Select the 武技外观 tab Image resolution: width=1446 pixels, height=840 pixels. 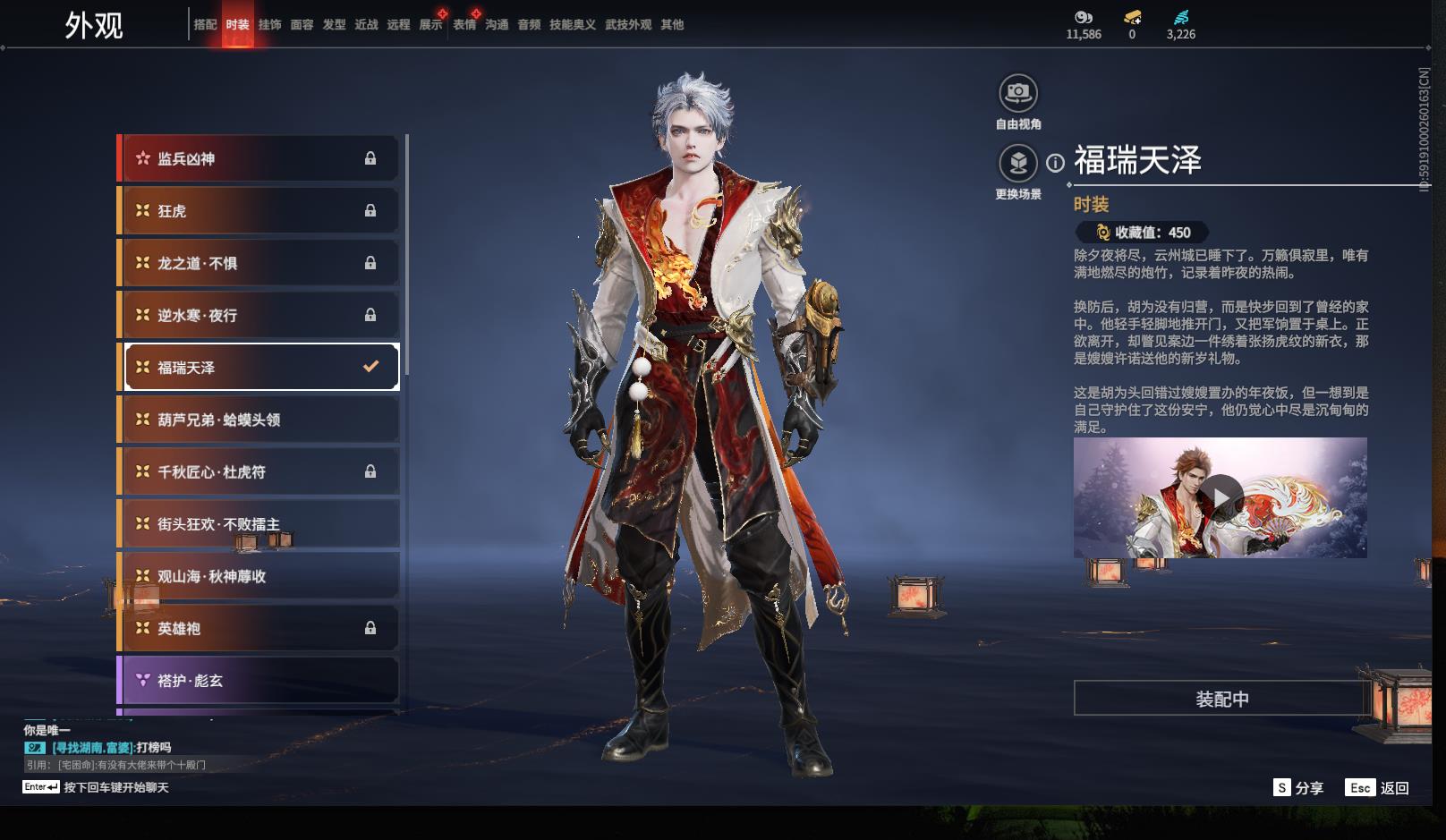(x=627, y=25)
